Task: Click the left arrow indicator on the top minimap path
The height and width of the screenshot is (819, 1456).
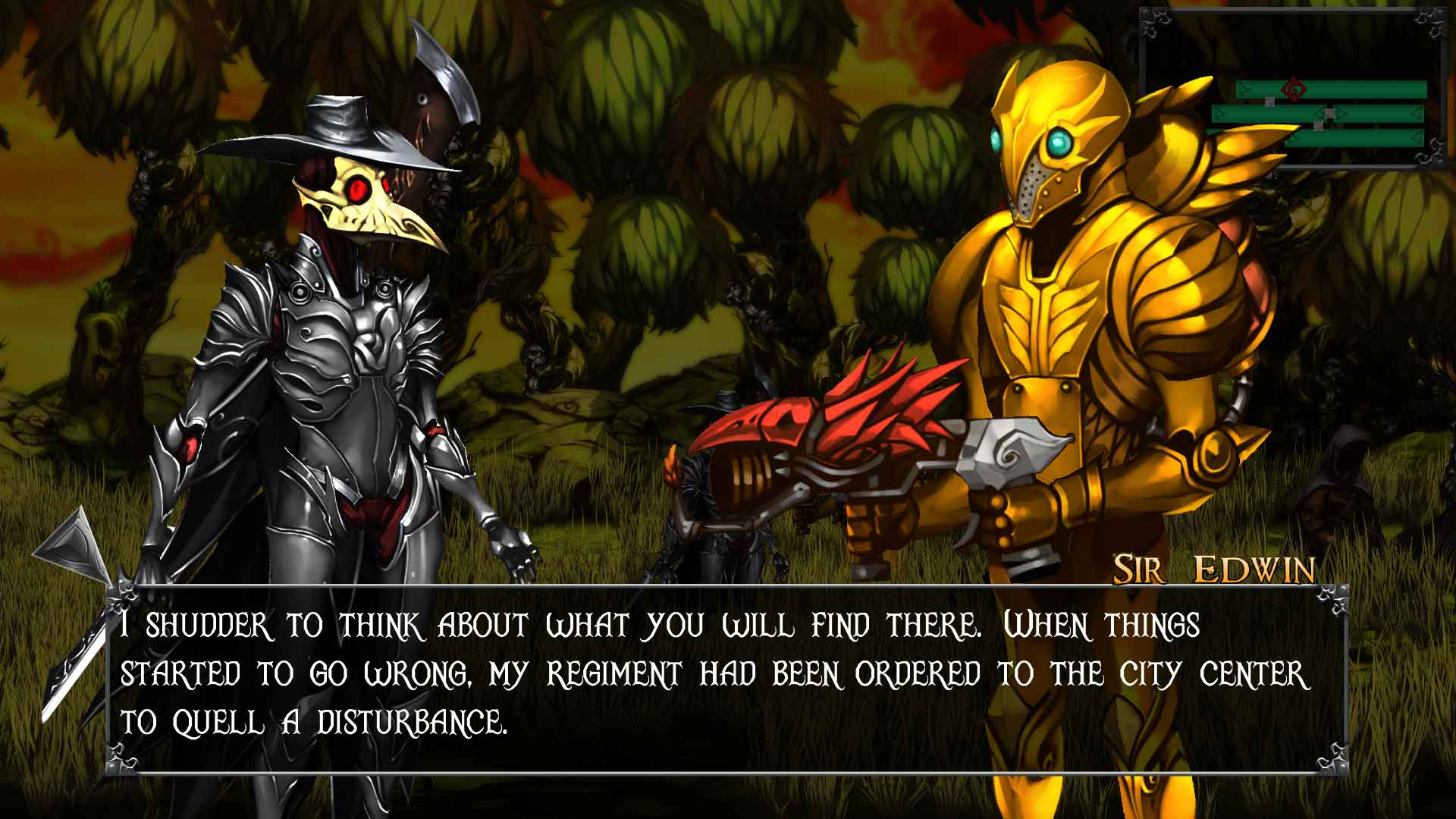Action: point(1244,88)
